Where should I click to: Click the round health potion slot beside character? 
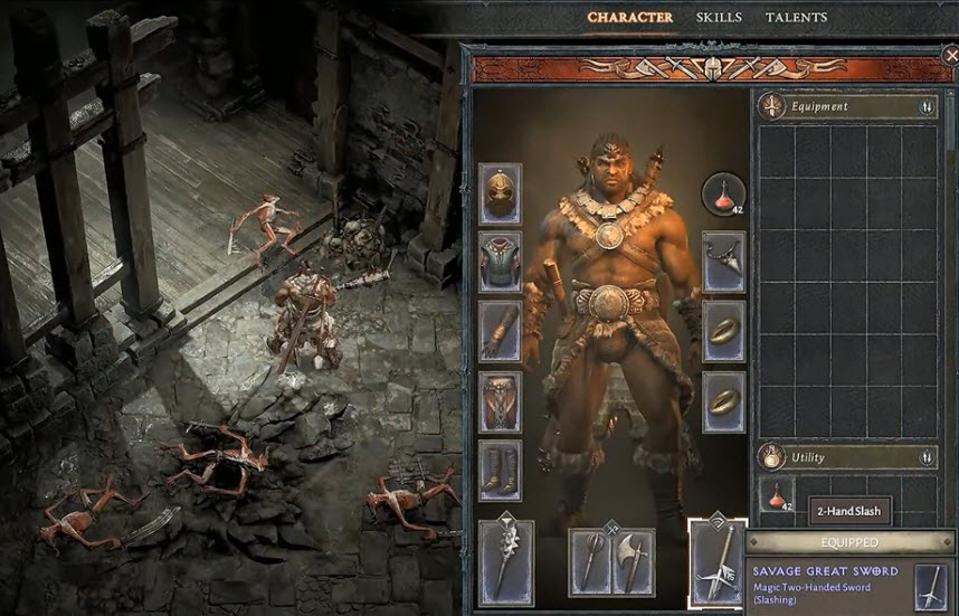(x=724, y=194)
